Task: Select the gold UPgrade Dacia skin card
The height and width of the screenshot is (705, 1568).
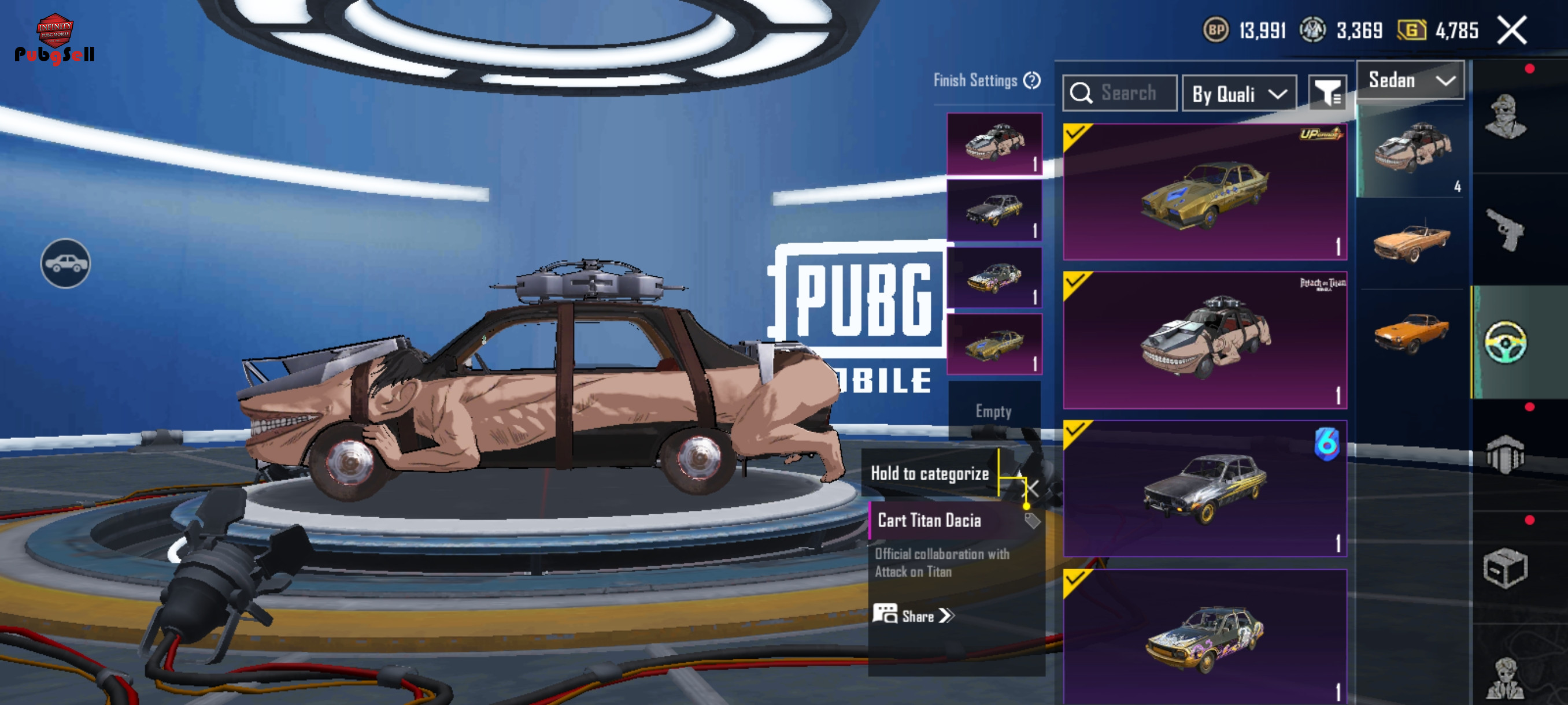Action: [x=1204, y=192]
